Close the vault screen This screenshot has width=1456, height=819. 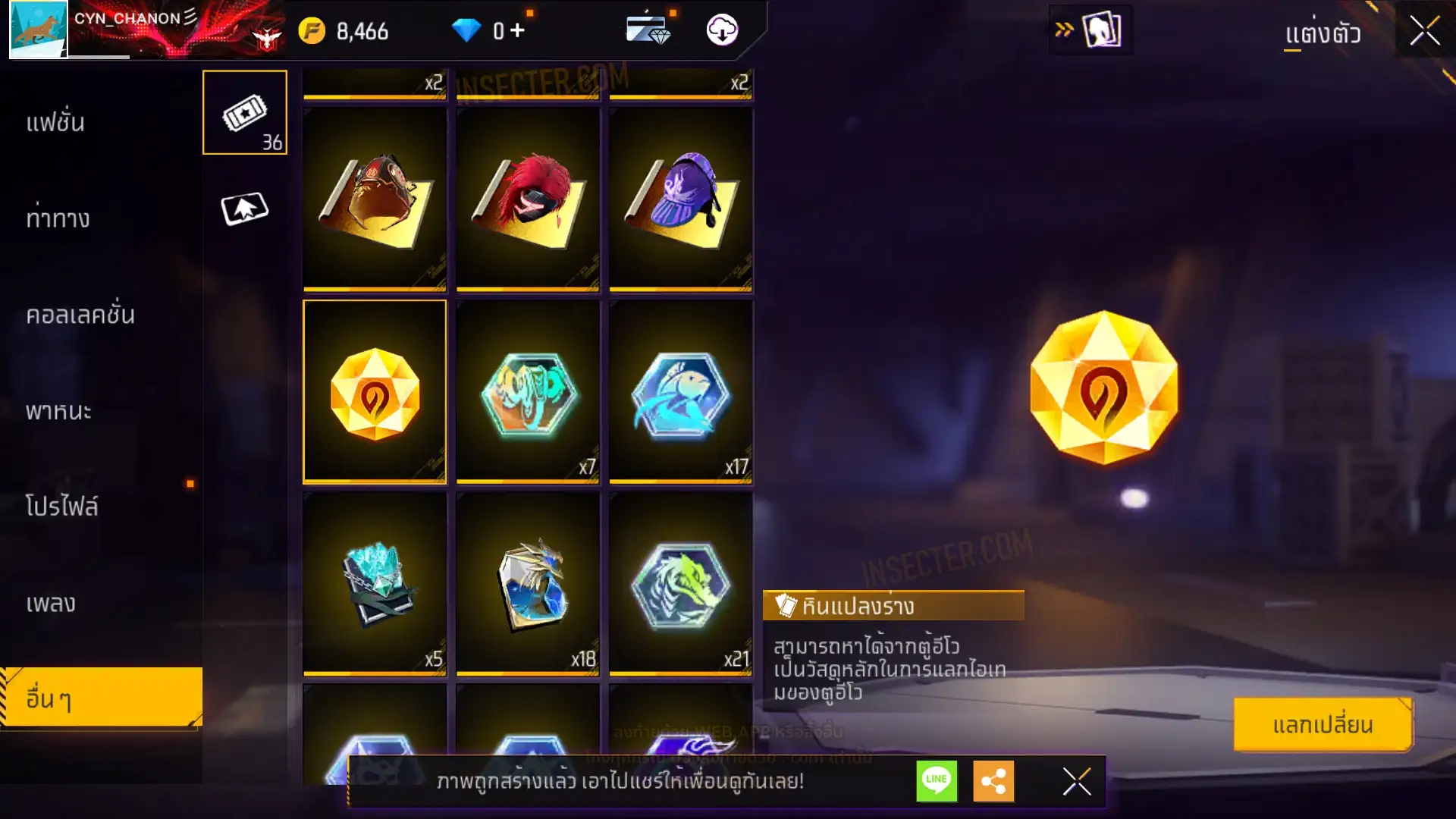[1425, 32]
